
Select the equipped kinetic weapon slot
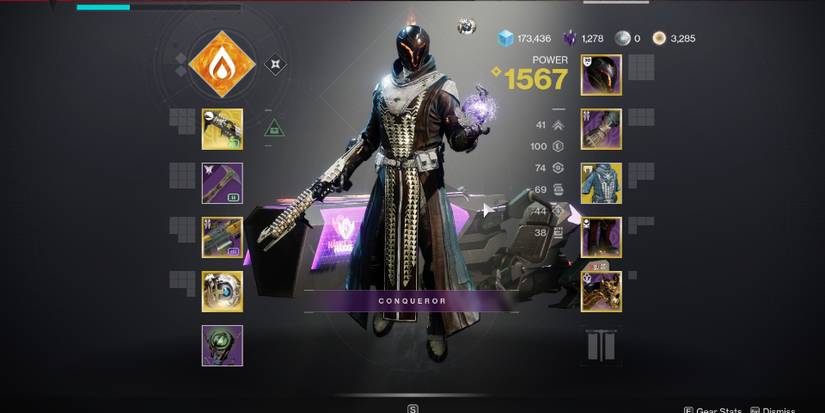(x=222, y=129)
